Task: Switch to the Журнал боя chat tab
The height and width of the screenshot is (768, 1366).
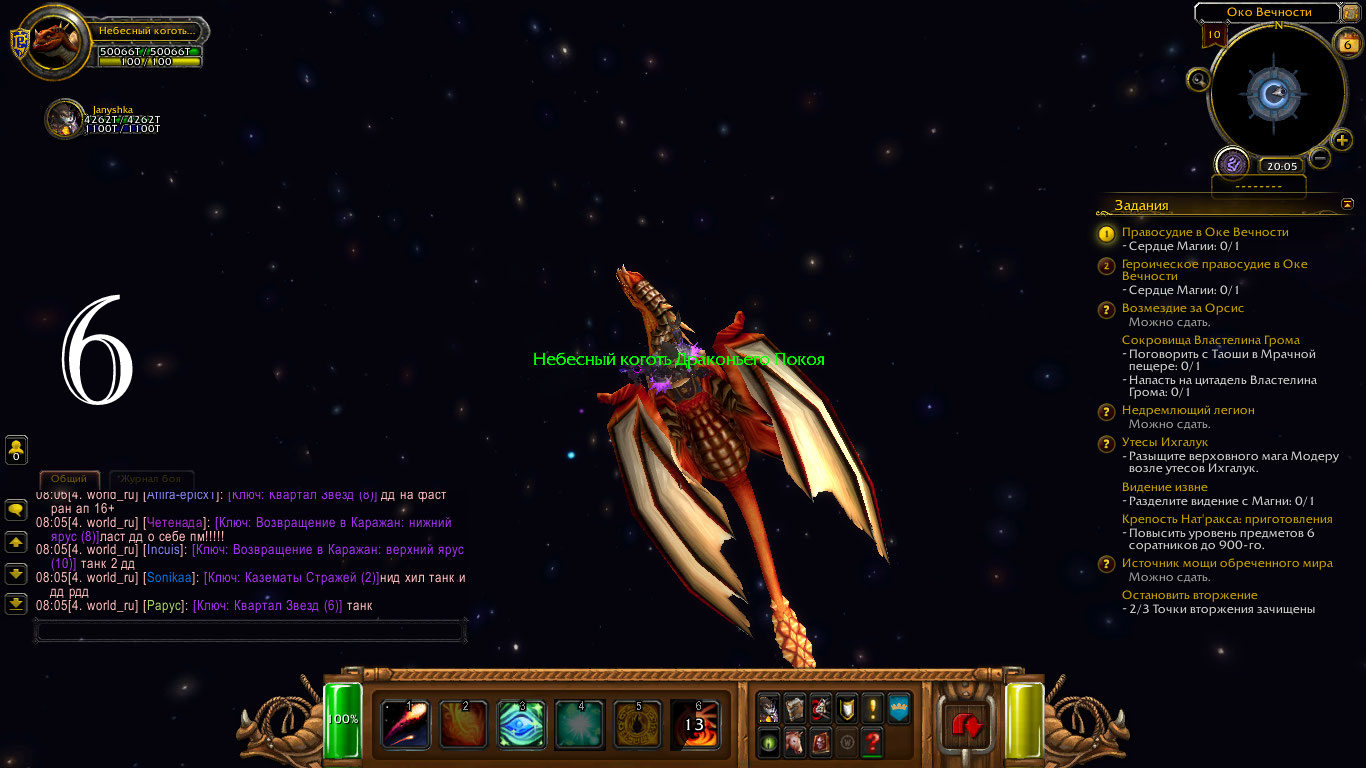Action: coord(151,479)
